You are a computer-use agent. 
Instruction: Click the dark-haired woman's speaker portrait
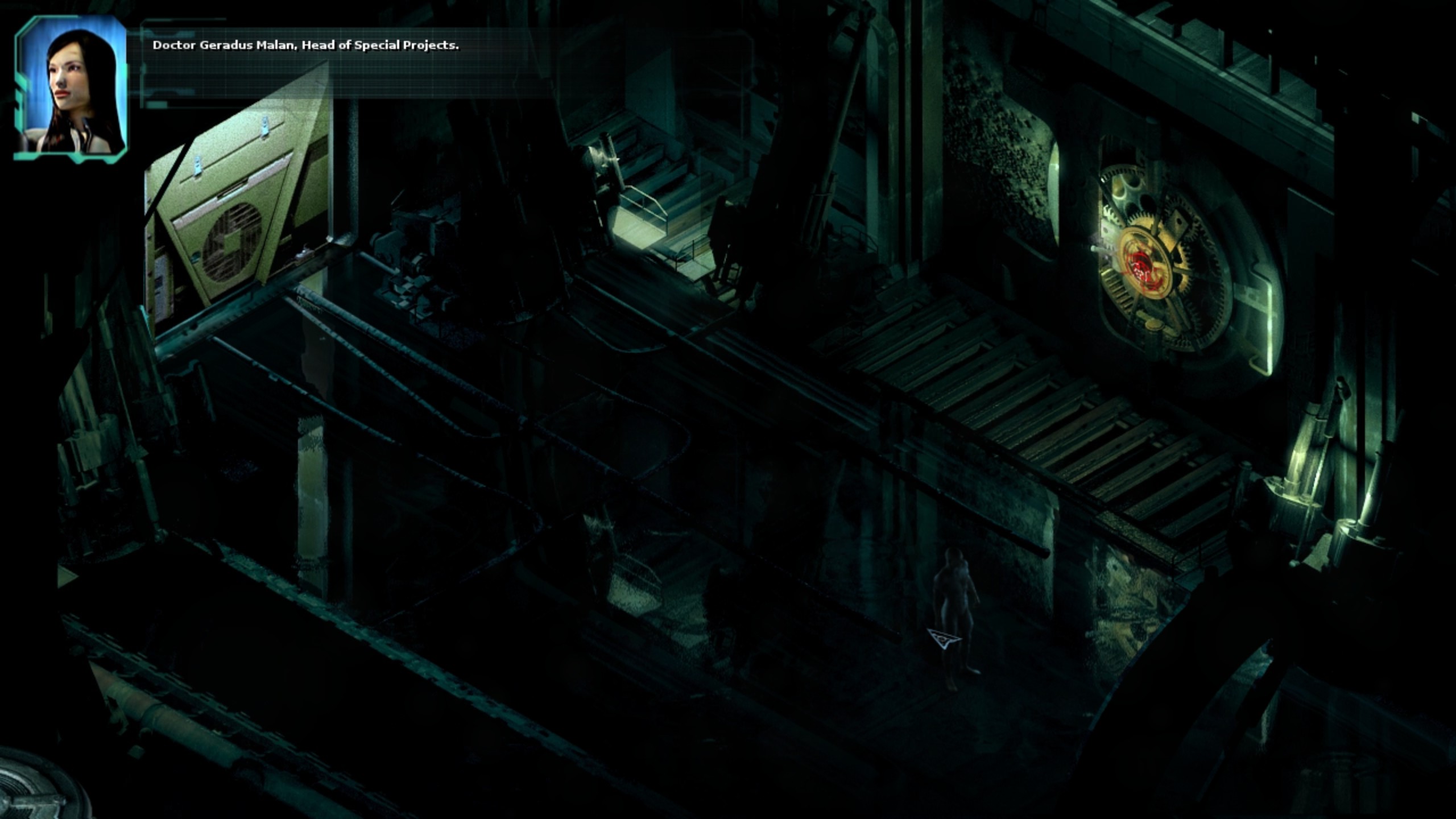71,88
